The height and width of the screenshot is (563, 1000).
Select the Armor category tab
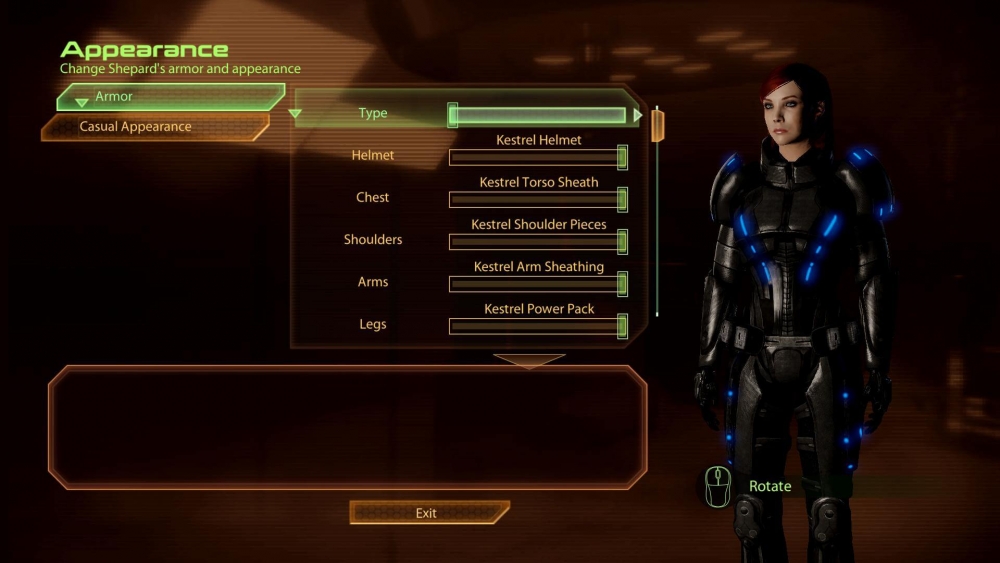tap(170, 97)
